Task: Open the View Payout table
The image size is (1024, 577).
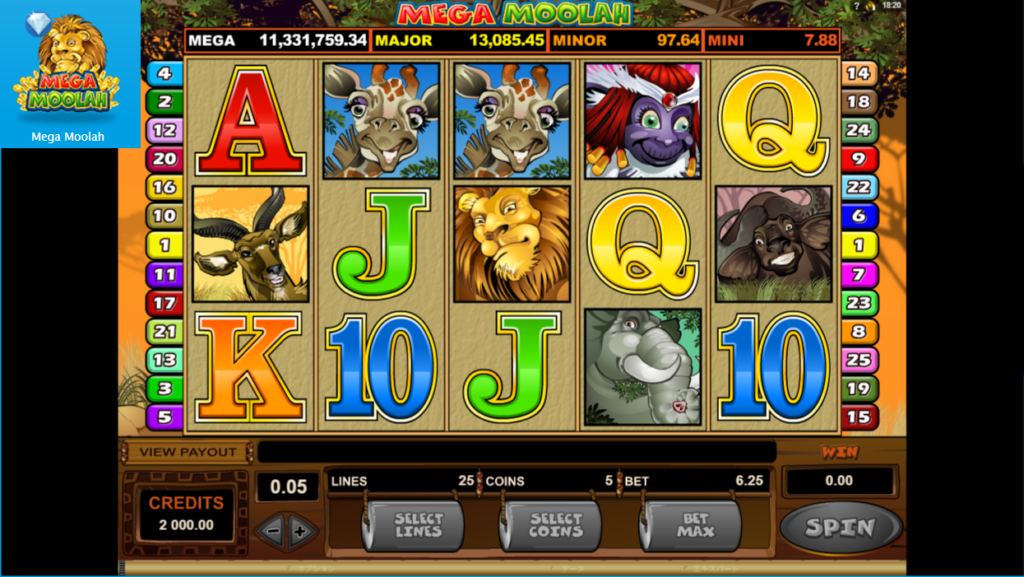Action: click(x=188, y=452)
